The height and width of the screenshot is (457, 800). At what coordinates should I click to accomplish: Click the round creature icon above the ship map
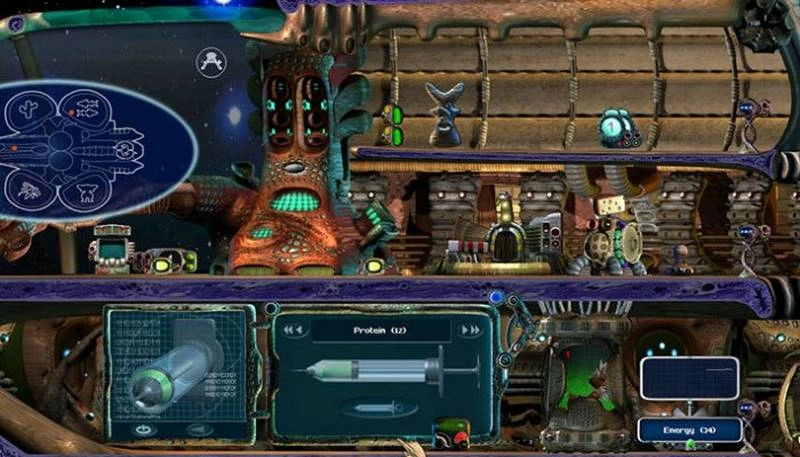[211, 61]
